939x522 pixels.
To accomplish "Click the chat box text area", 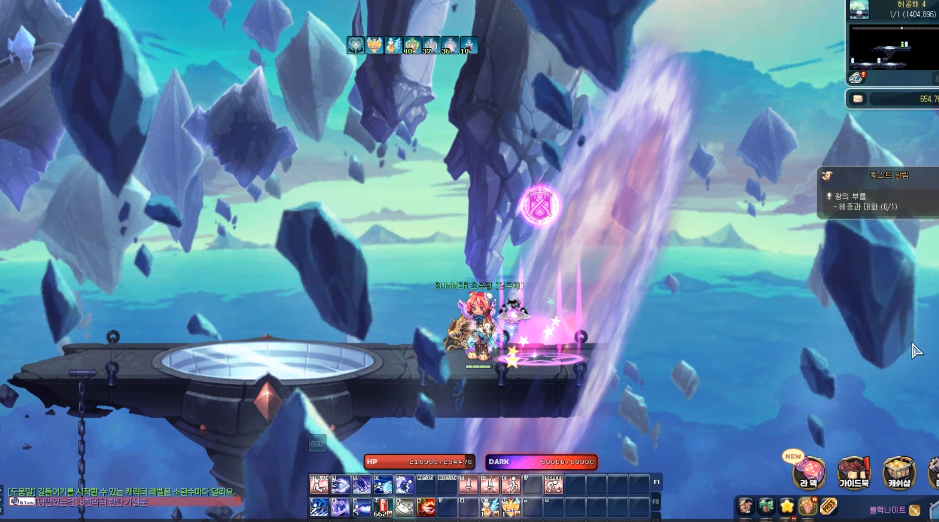I will click(x=120, y=496).
